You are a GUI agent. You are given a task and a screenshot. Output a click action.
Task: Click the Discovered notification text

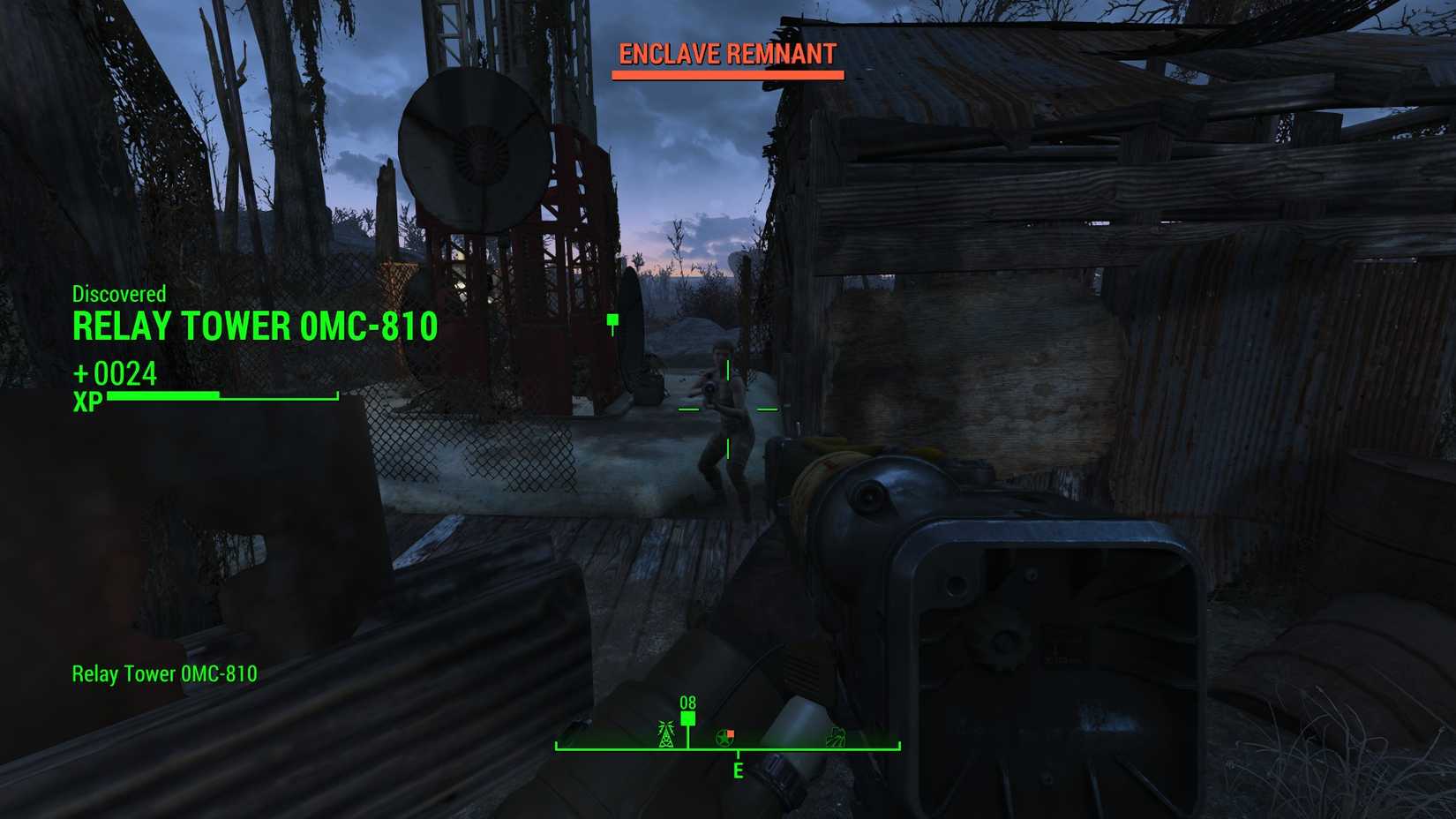click(119, 294)
